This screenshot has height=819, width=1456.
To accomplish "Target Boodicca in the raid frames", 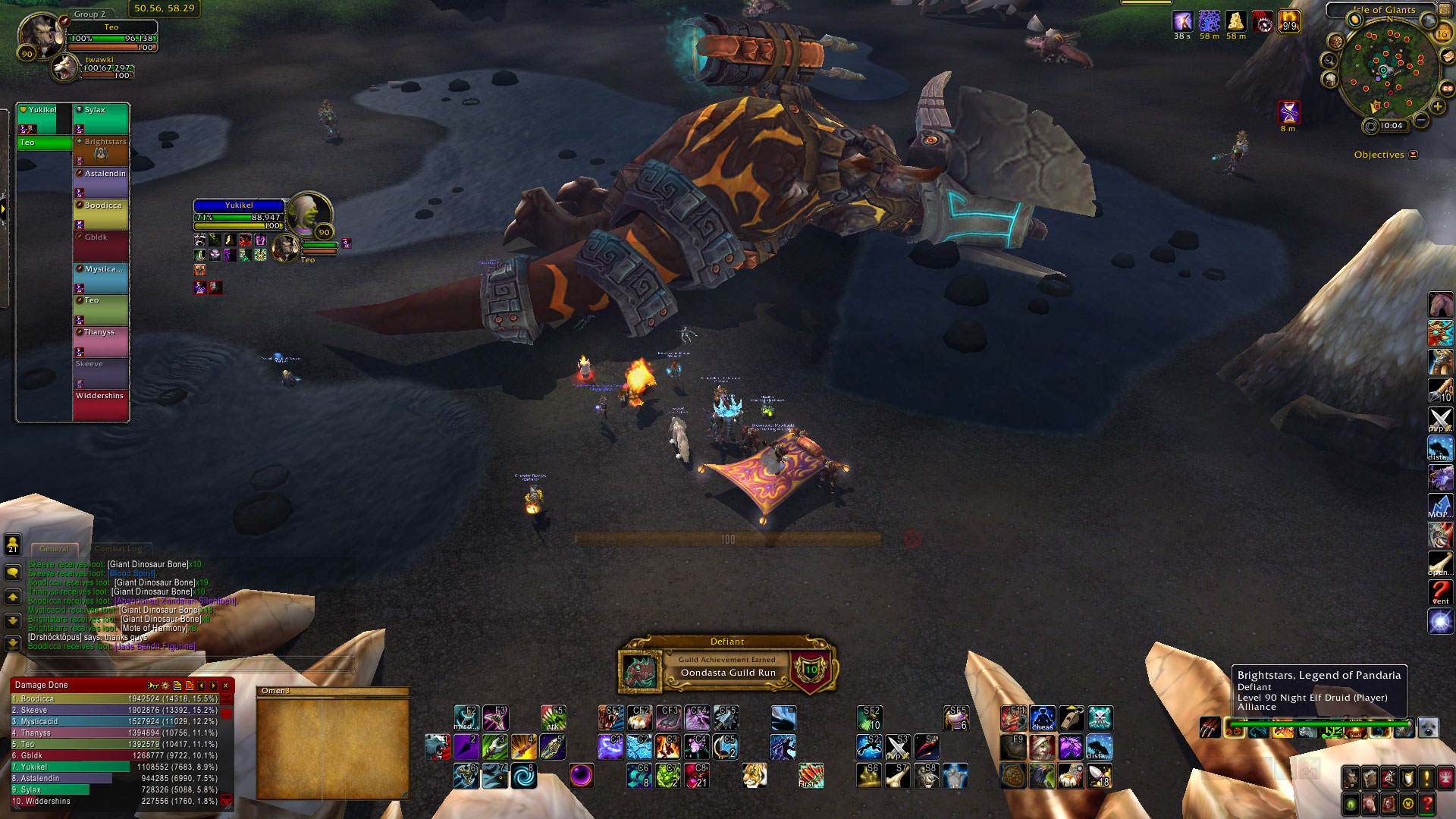I will pos(101,215).
